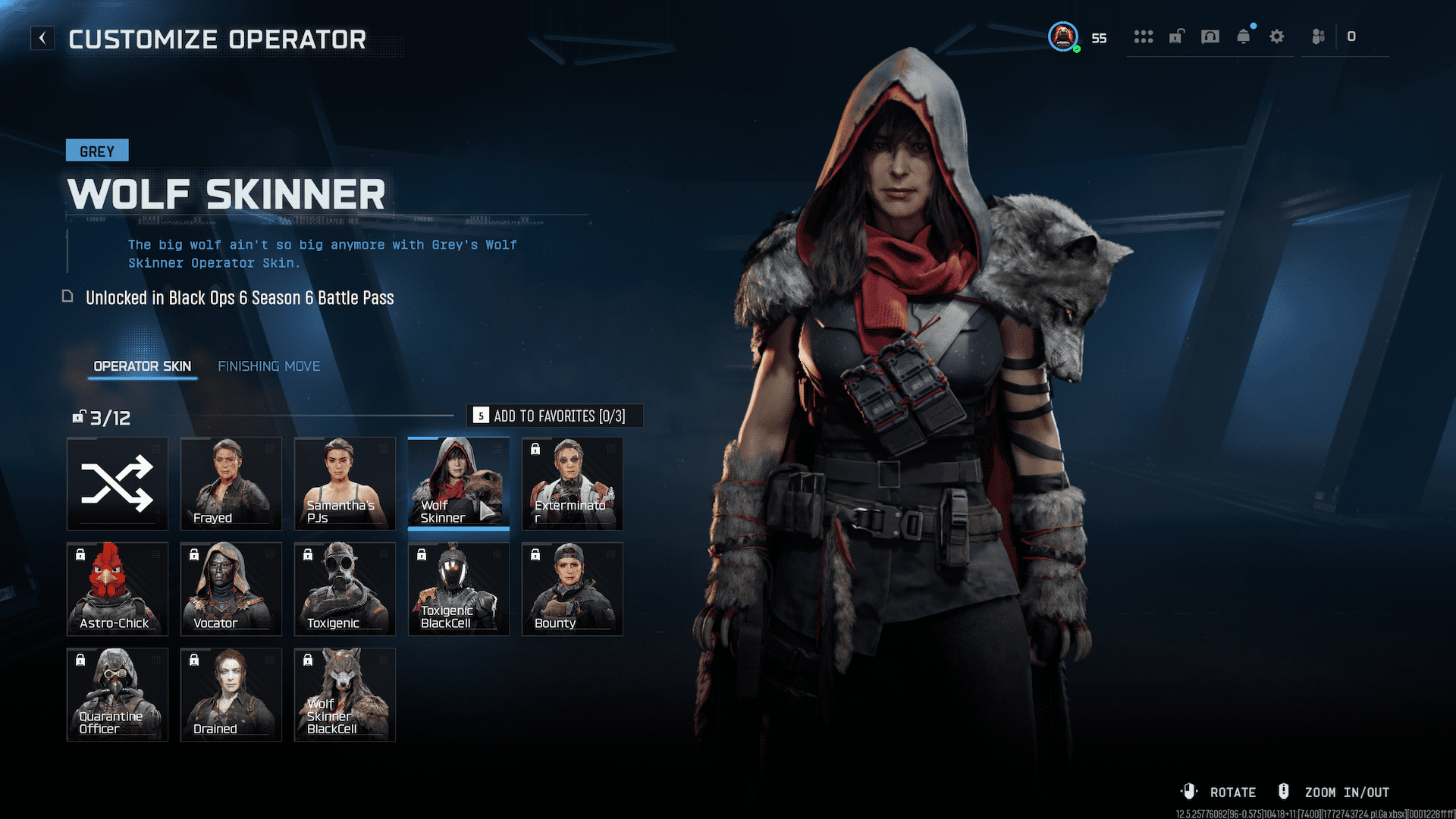Select the Quarantine Officer skin
The height and width of the screenshot is (819, 1456).
coord(118,695)
